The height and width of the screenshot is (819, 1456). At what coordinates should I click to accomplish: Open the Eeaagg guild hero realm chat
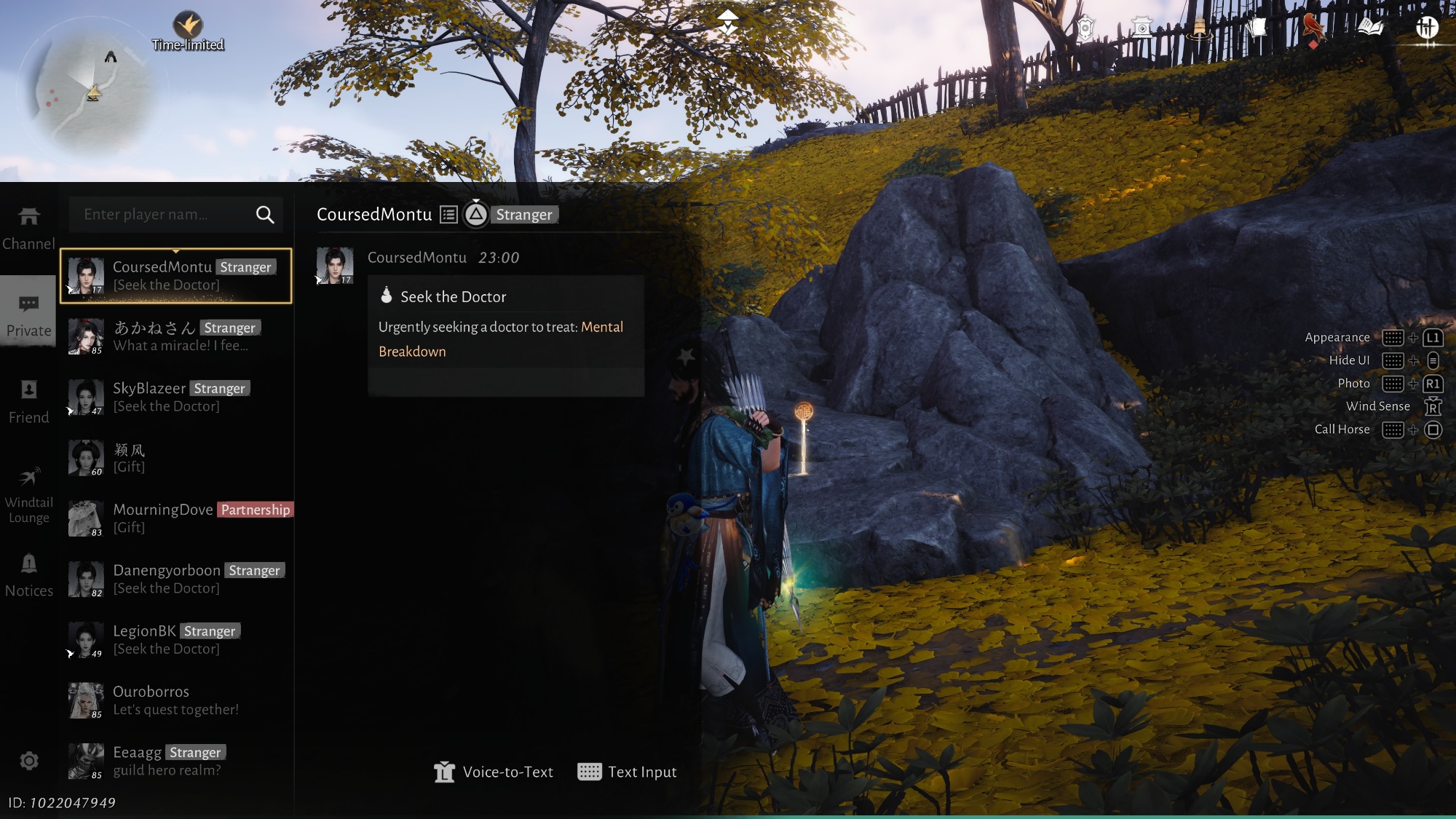click(x=176, y=761)
